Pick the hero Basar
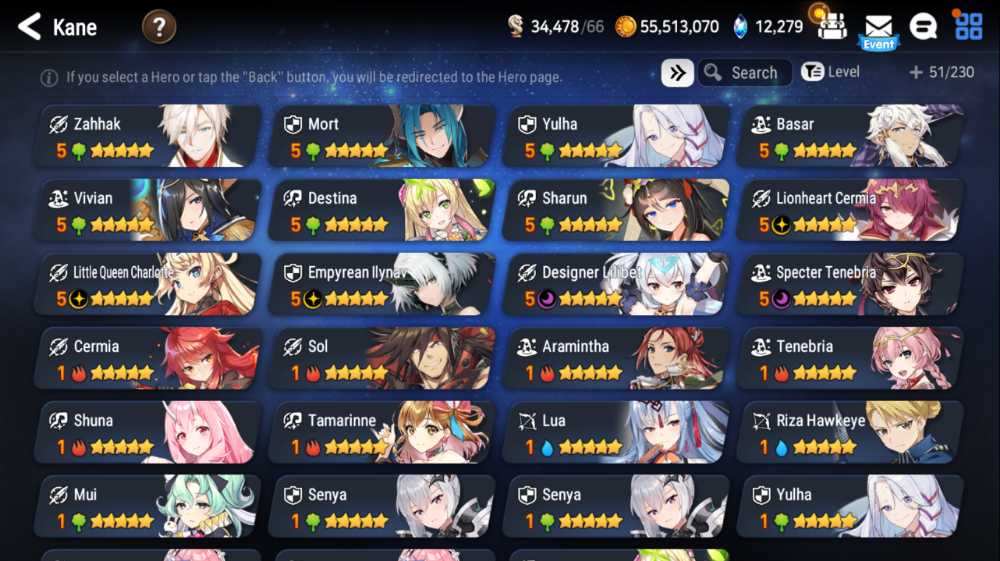This screenshot has width=1000, height=561. [x=850, y=136]
